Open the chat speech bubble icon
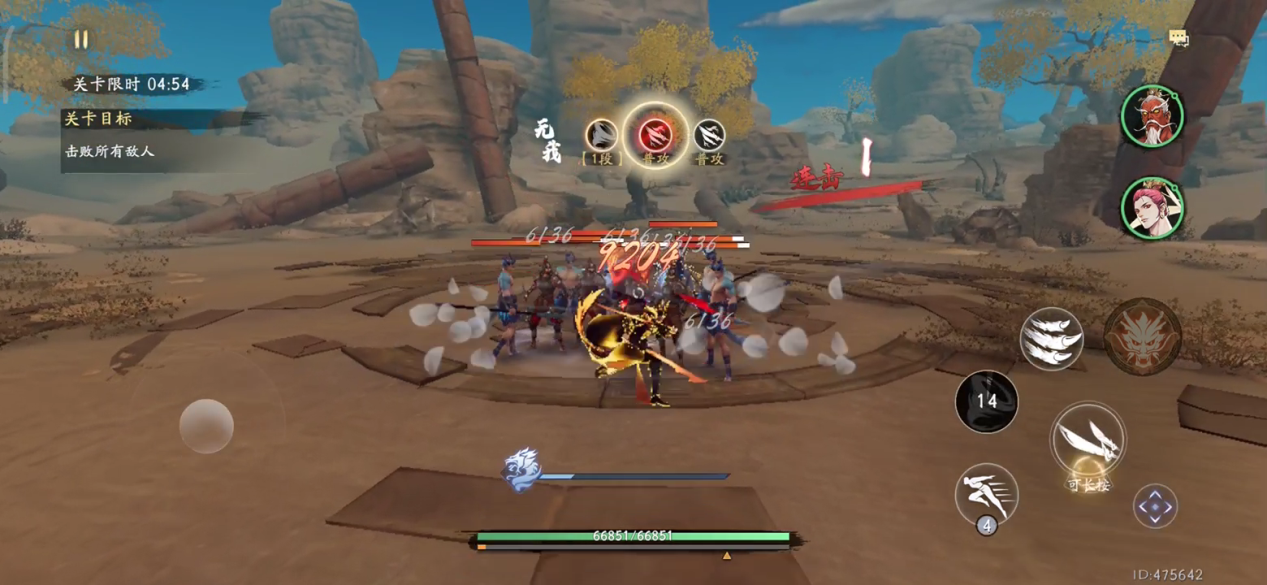1267x585 pixels. coord(1179,38)
